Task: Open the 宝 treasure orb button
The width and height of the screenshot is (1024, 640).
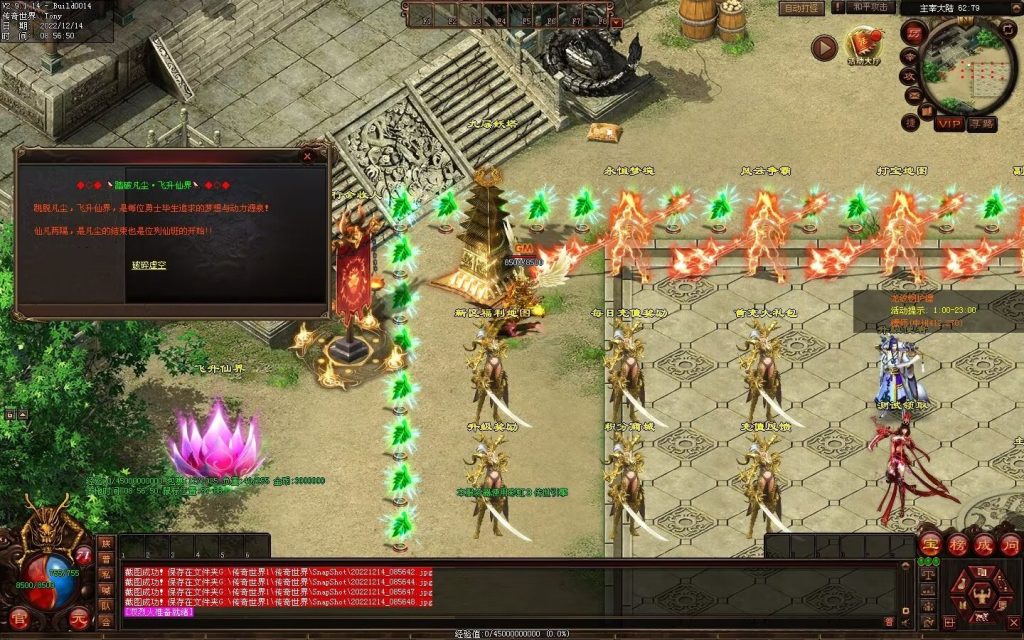Action: point(931,545)
